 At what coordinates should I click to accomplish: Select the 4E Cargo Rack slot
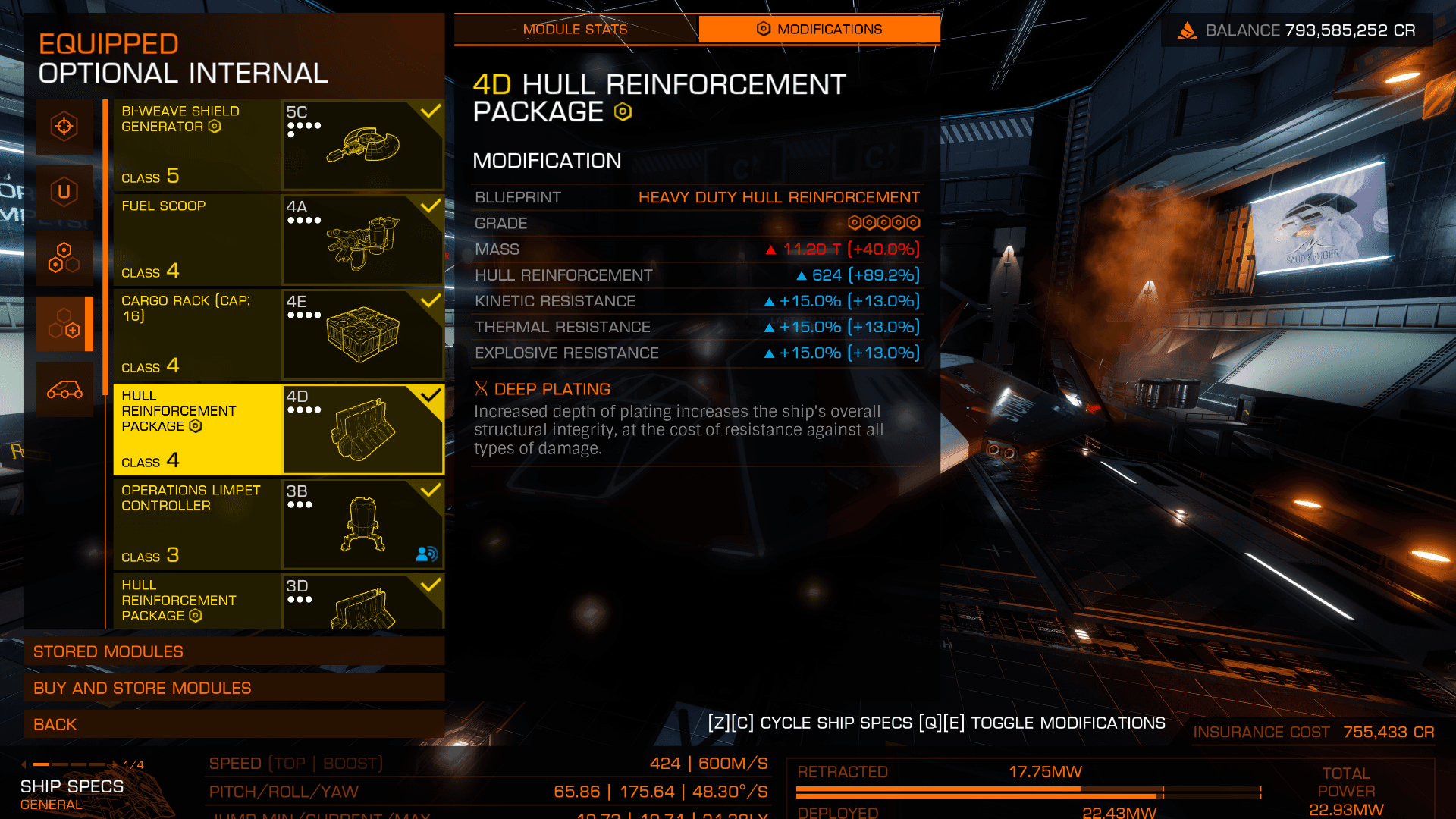point(278,334)
